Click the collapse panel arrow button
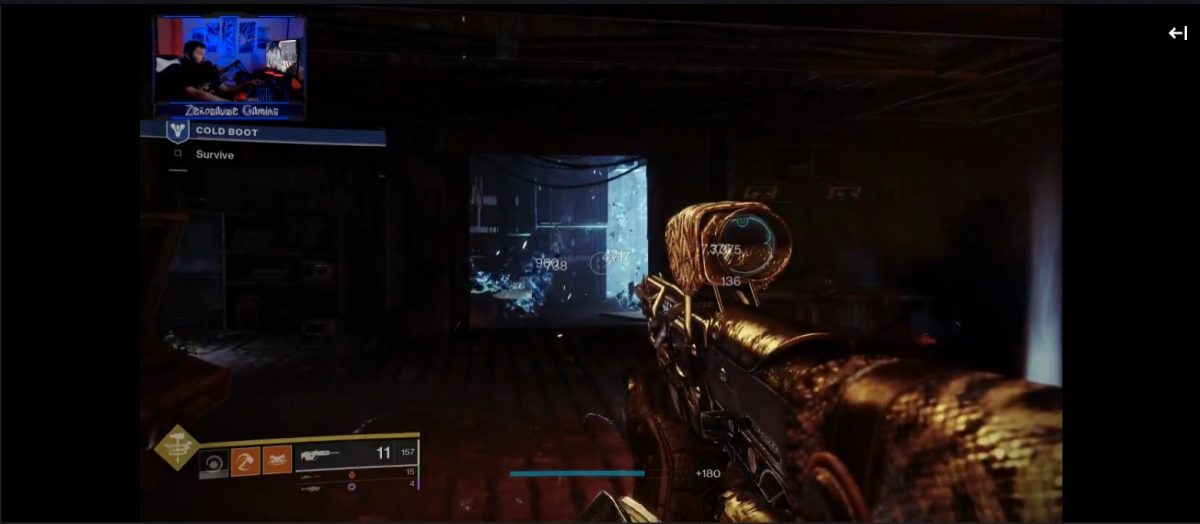 click(1177, 33)
